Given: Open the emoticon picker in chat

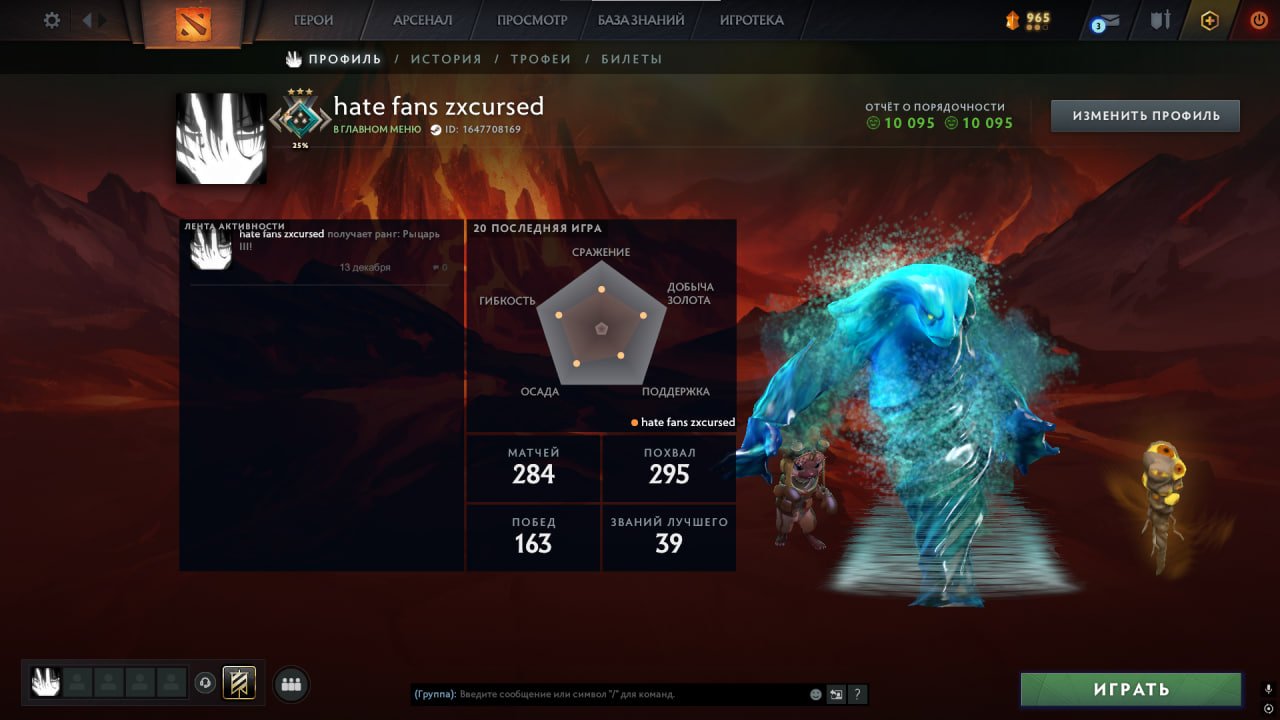Looking at the screenshot, I should coord(815,694).
